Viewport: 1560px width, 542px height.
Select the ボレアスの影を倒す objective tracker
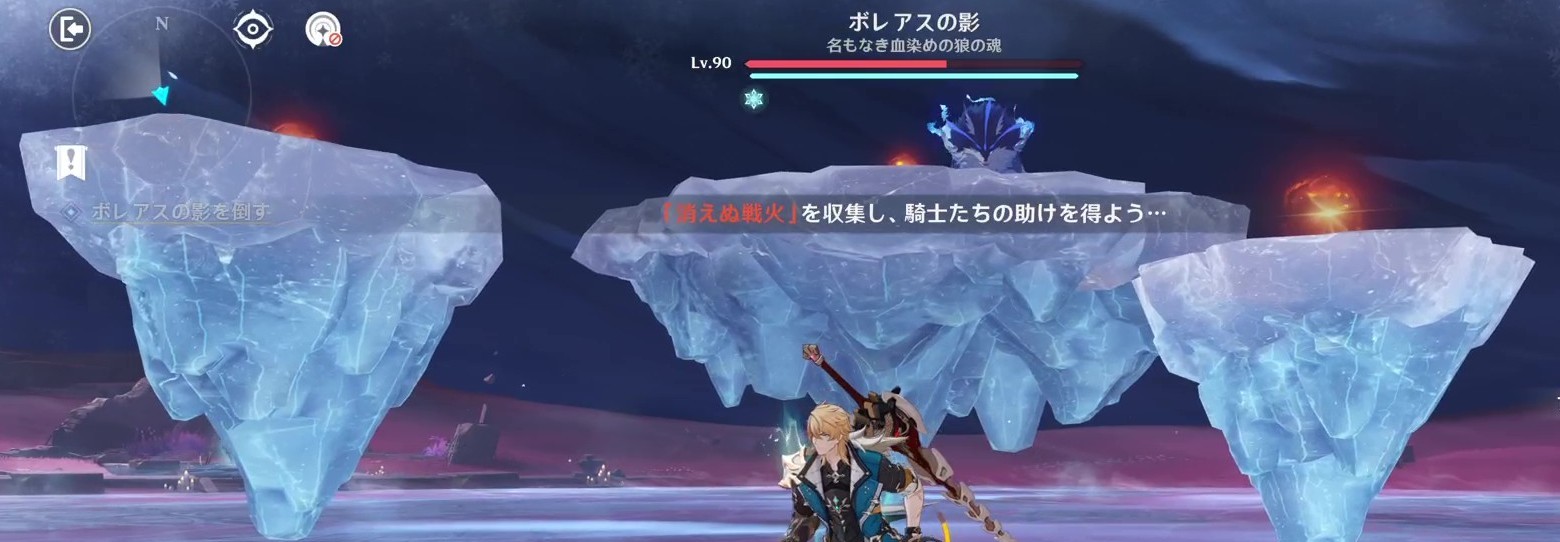[x=180, y=212]
